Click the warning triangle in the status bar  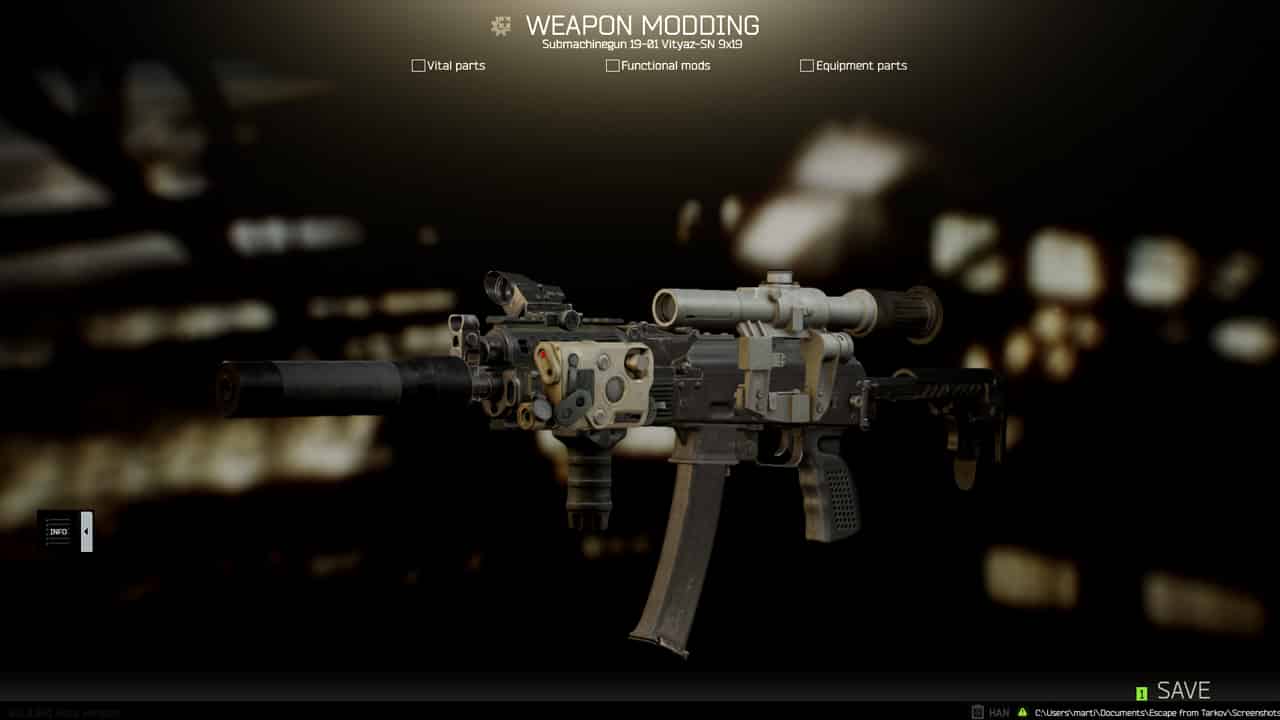point(1021,712)
